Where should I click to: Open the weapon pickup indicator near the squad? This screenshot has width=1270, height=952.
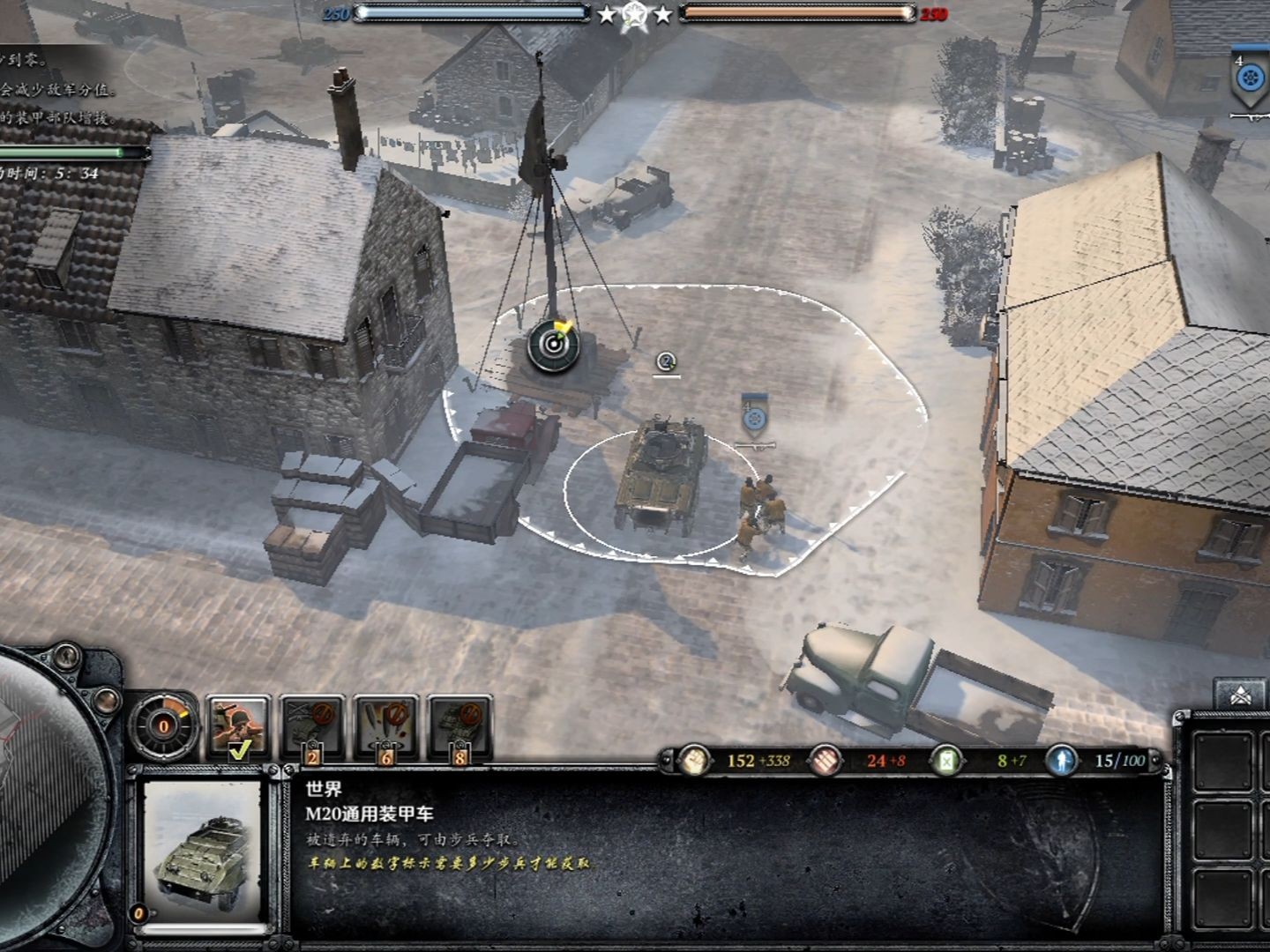click(754, 446)
